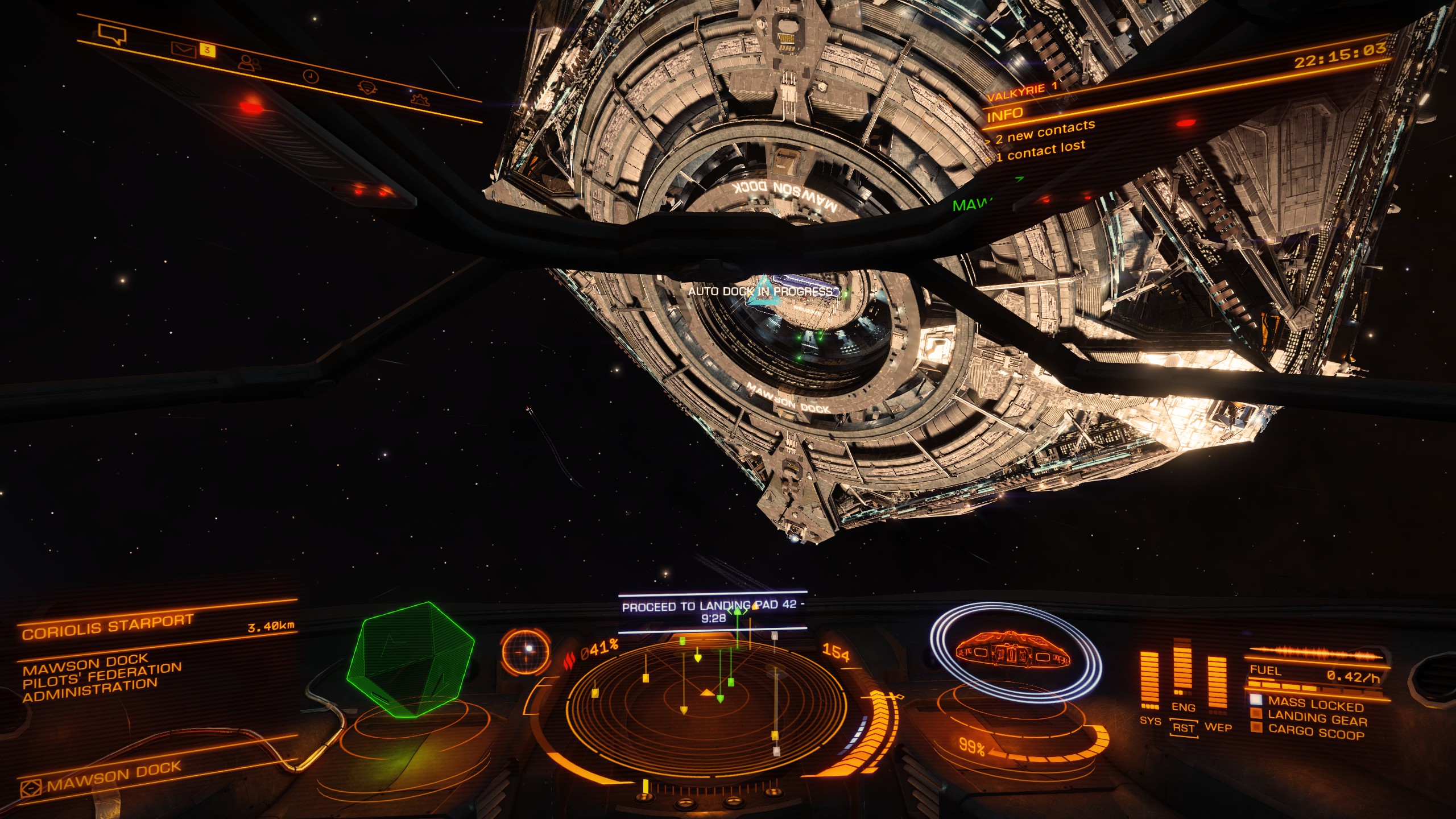The width and height of the screenshot is (1456, 819).
Task: Reset power distribution with RST
Action: (x=1184, y=728)
